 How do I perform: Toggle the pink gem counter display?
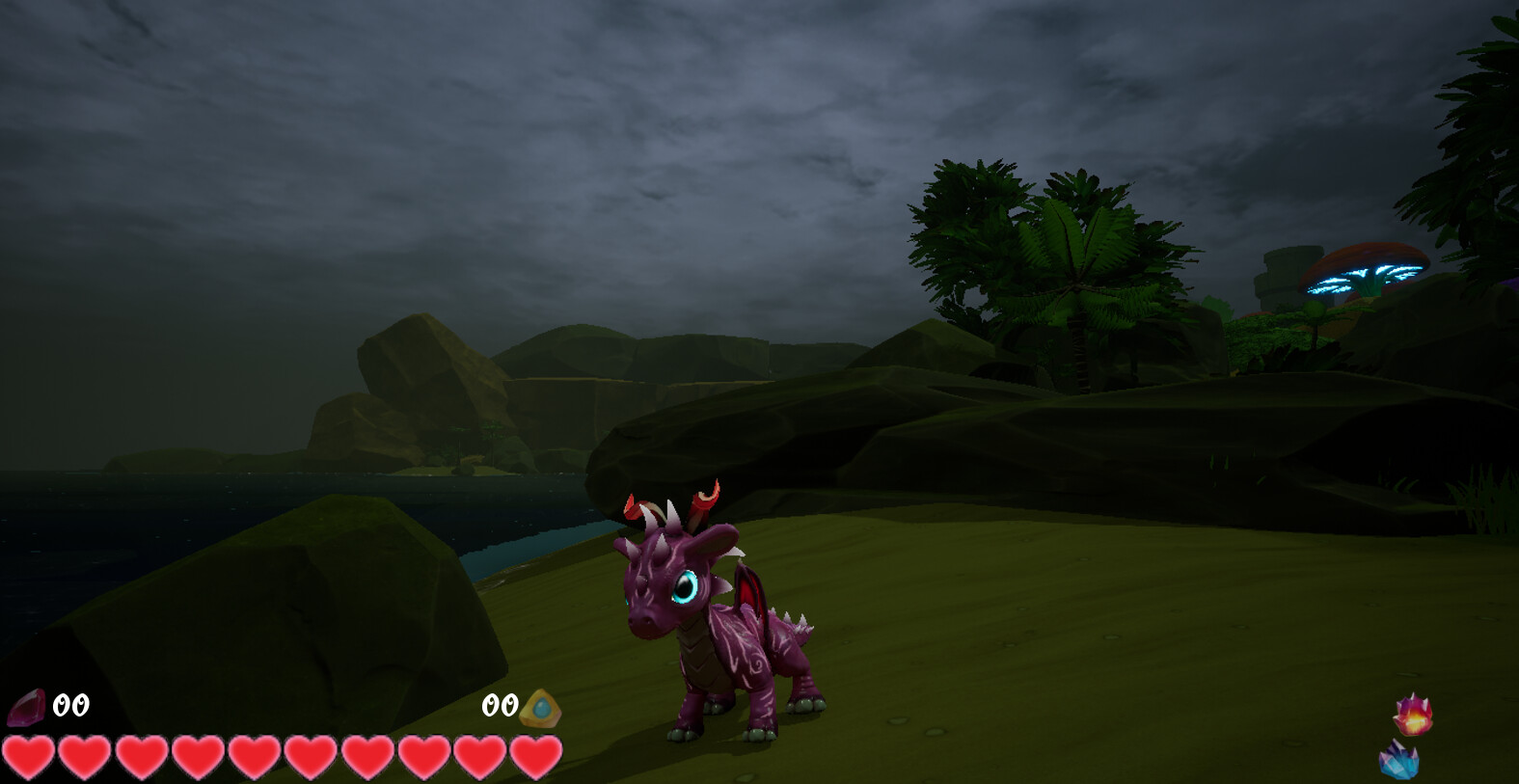[x=27, y=707]
